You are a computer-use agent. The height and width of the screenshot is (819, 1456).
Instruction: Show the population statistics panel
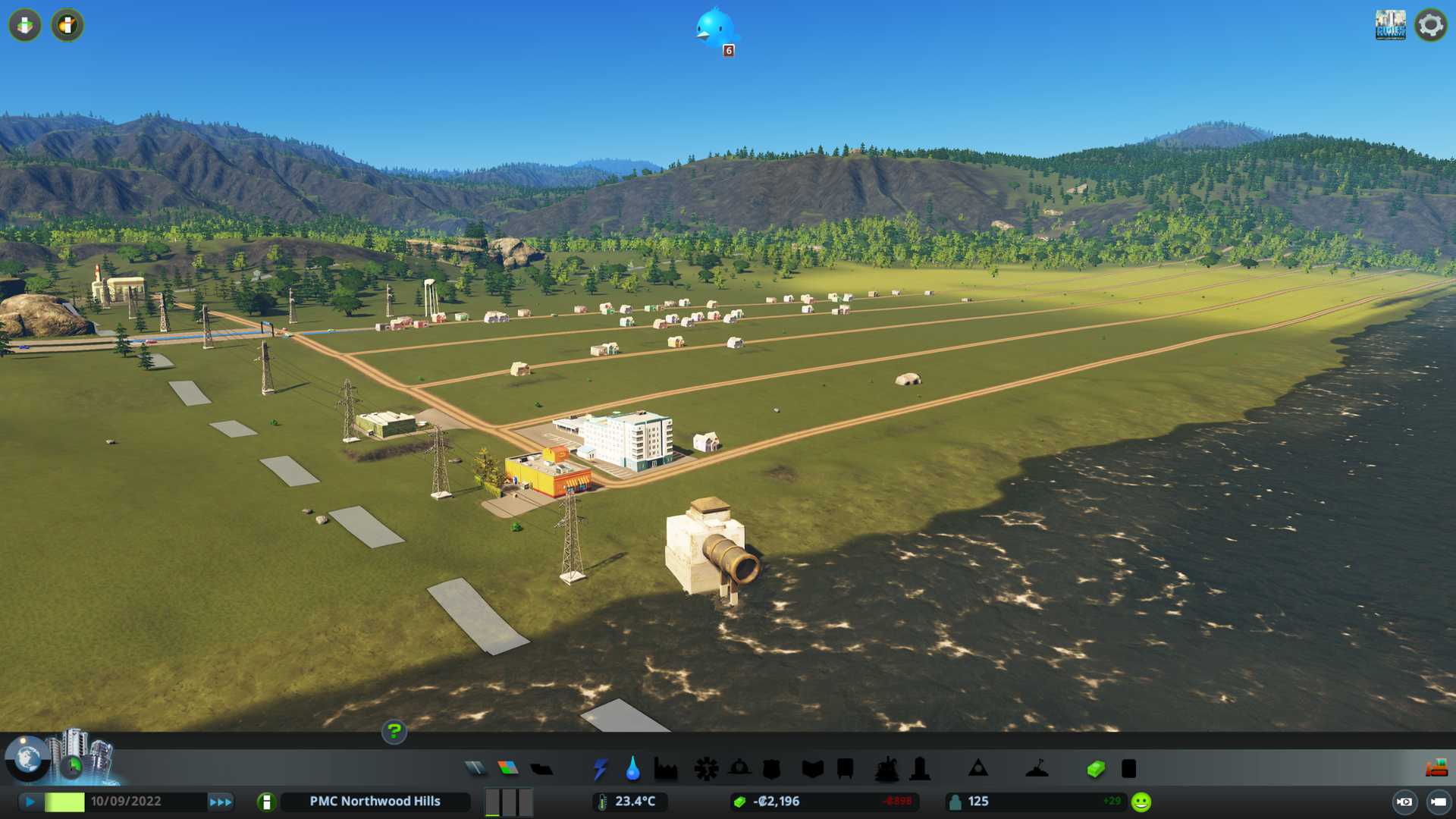point(977,802)
